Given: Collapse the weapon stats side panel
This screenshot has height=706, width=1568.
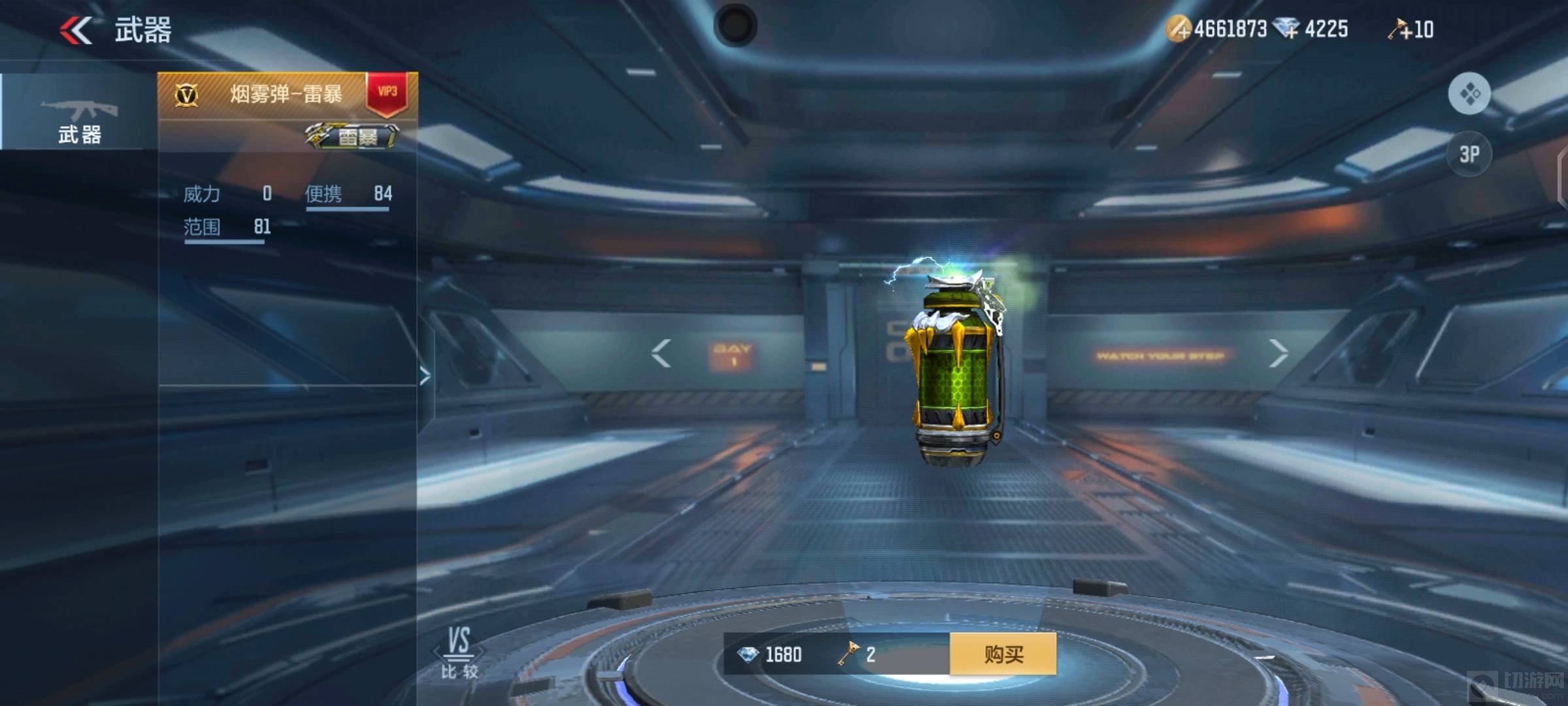Looking at the screenshot, I should (x=425, y=376).
